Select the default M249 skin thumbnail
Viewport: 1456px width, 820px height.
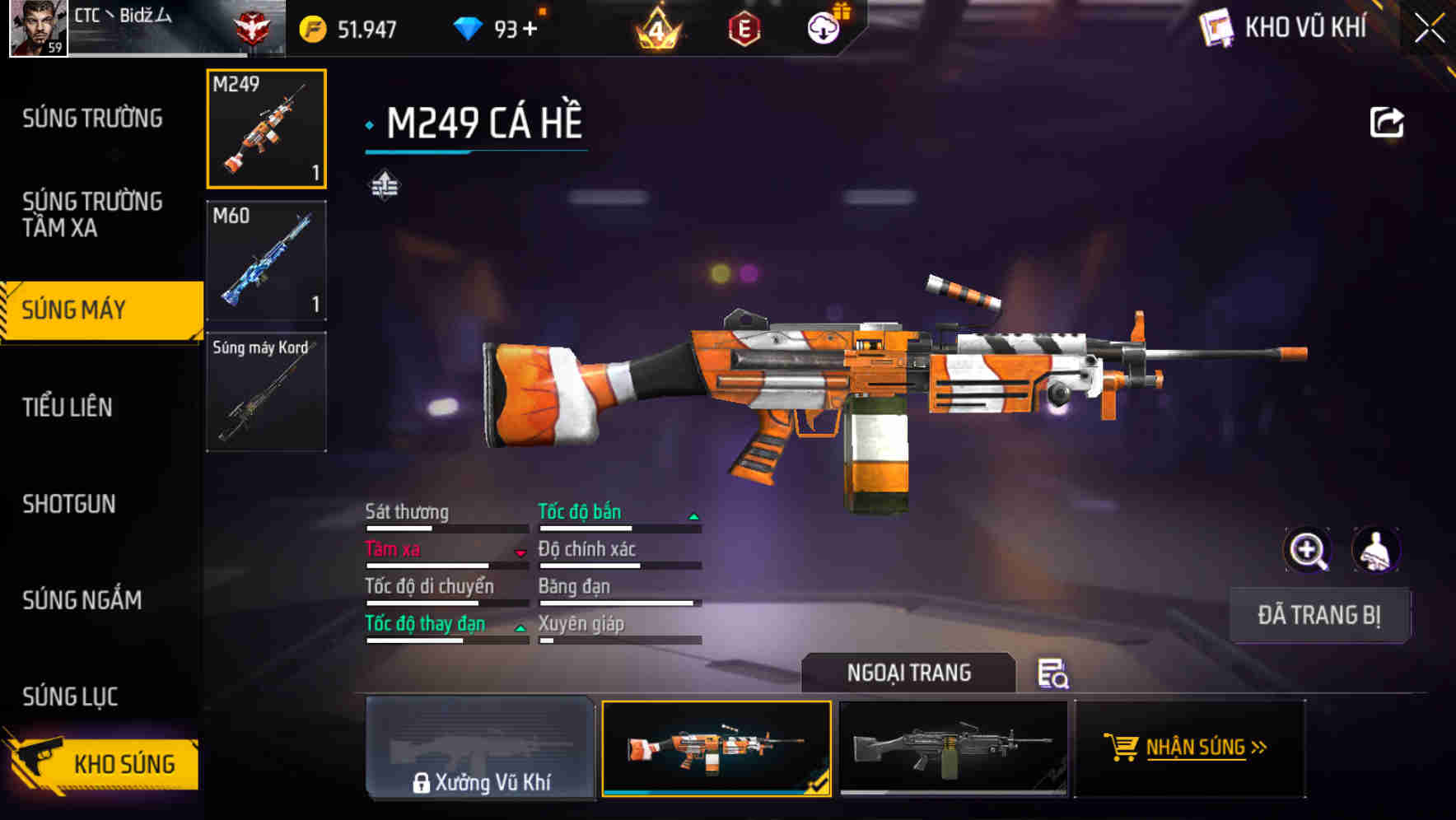pyautogui.click(x=955, y=751)
